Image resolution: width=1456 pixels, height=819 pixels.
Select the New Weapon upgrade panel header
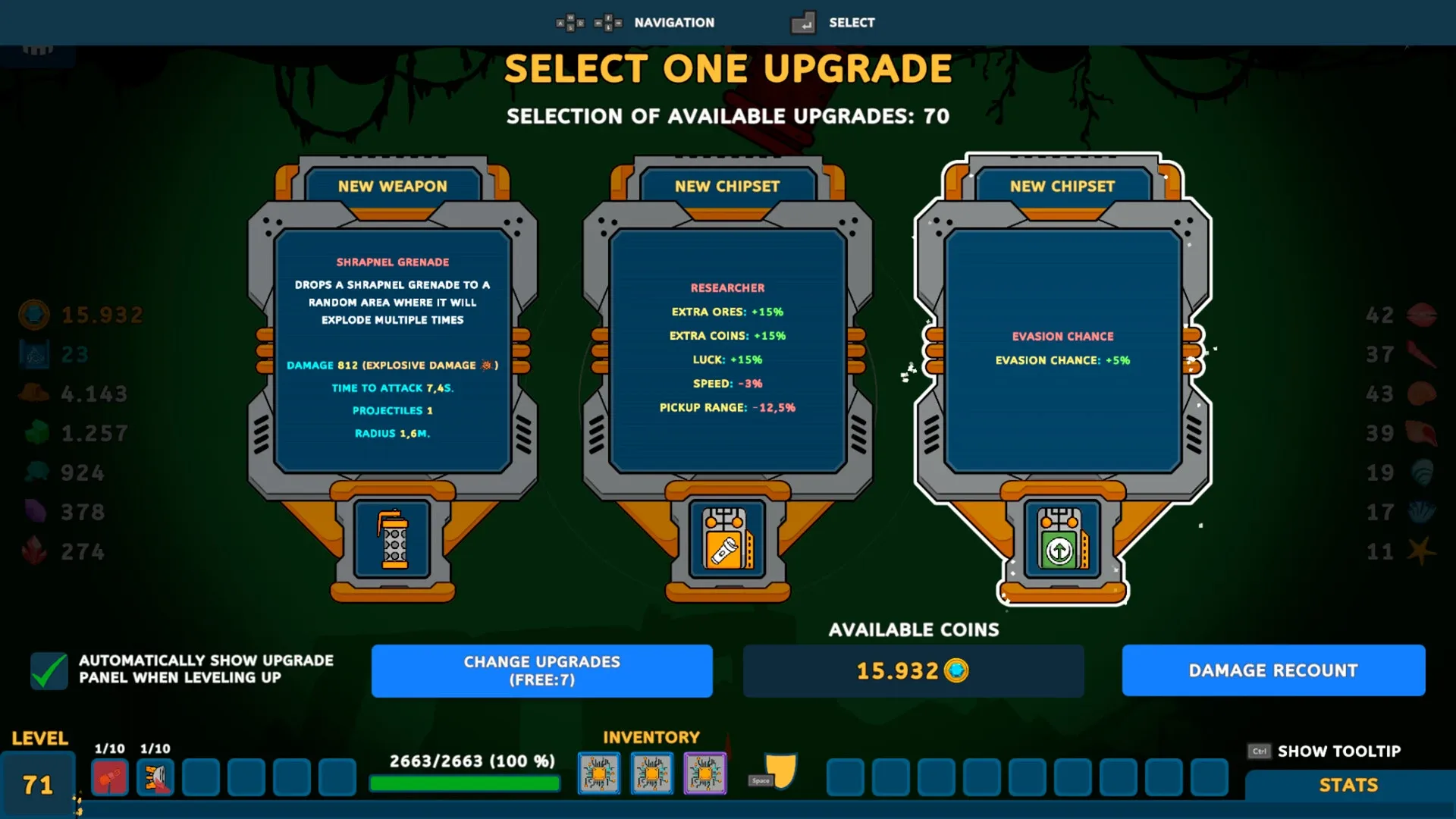pos(393,186)
